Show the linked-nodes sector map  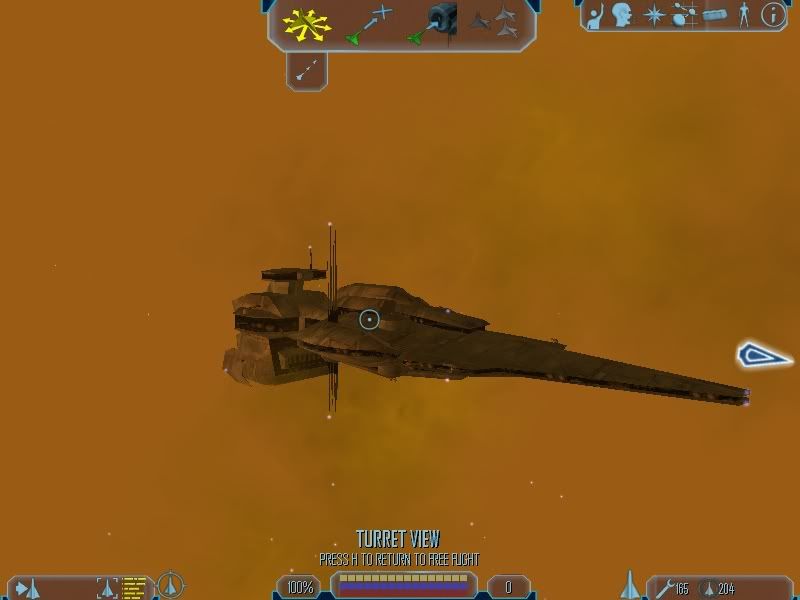click(x=683, y=14)
